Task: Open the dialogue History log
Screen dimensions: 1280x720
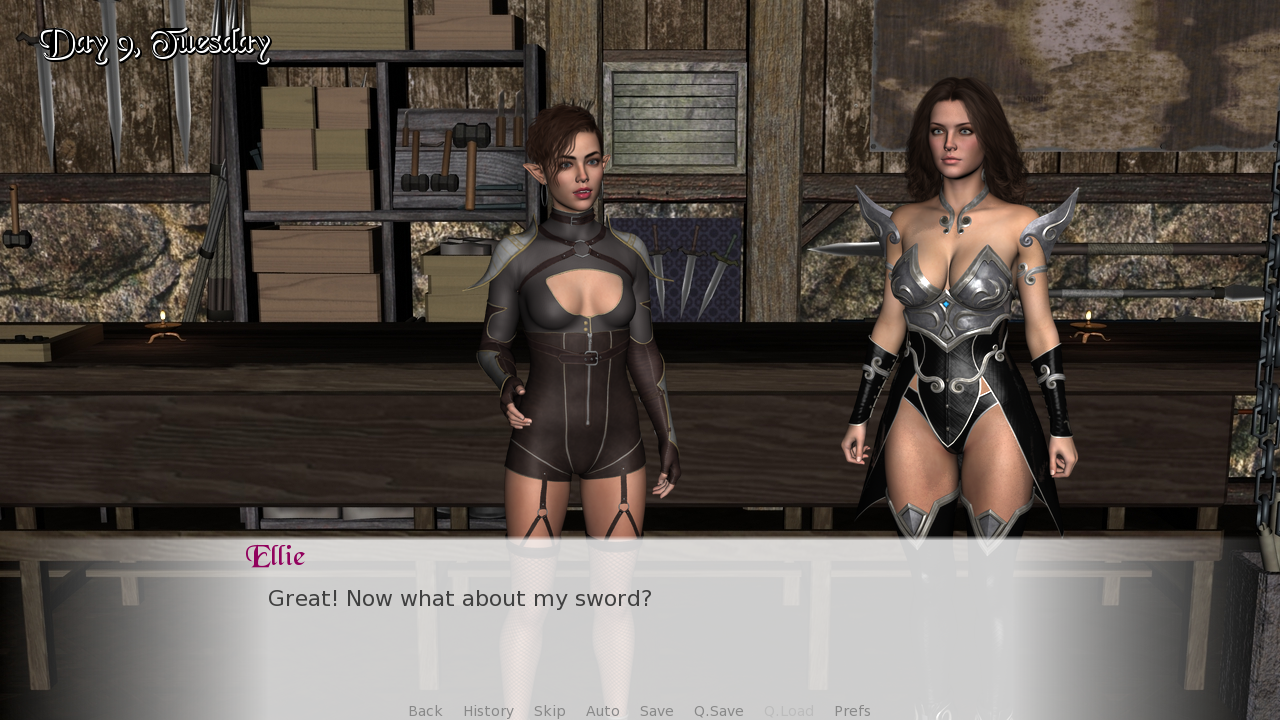Action: [488, 711]
